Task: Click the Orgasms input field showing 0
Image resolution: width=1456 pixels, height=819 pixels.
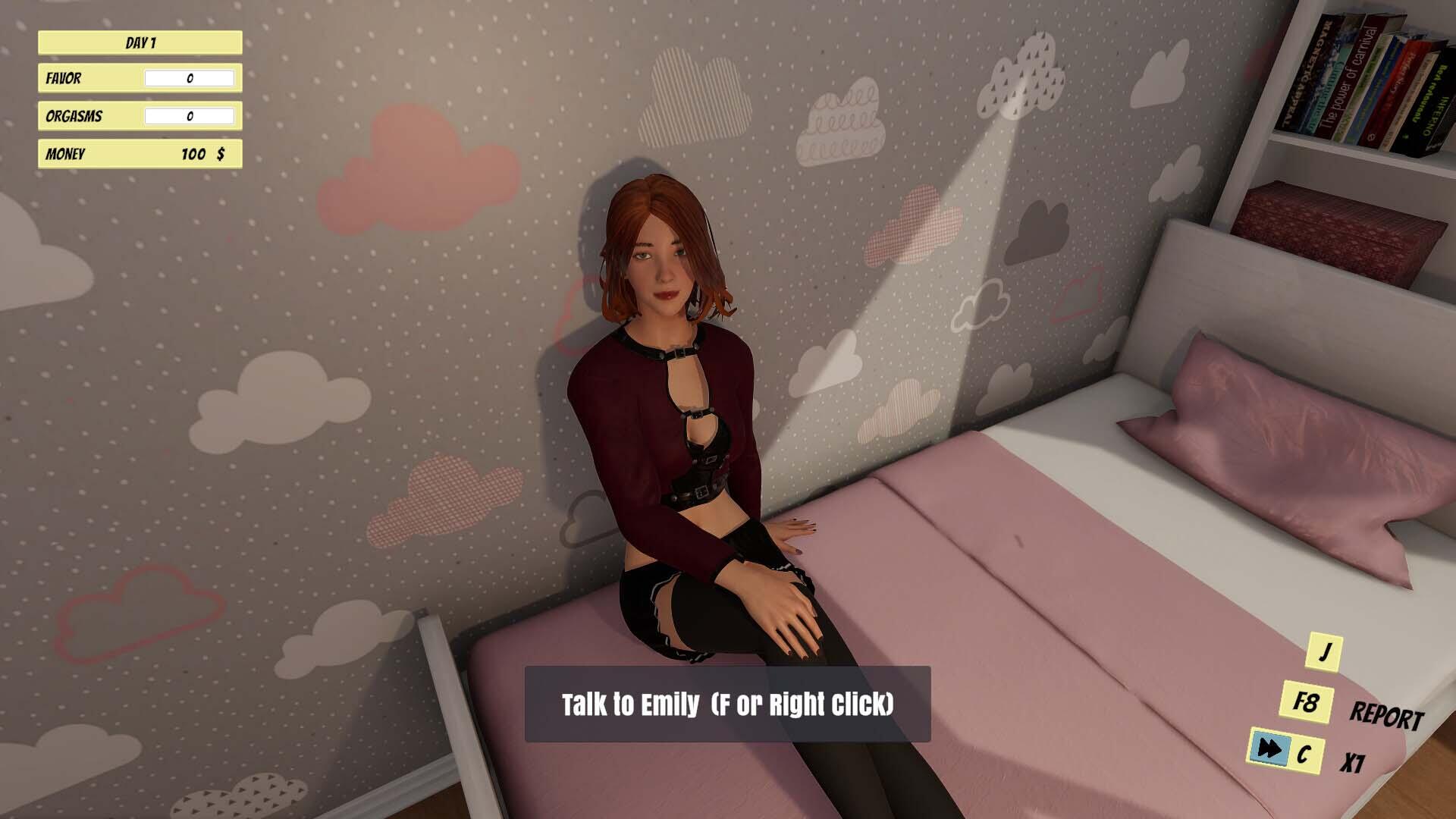Action: click(x=189, y=116)
